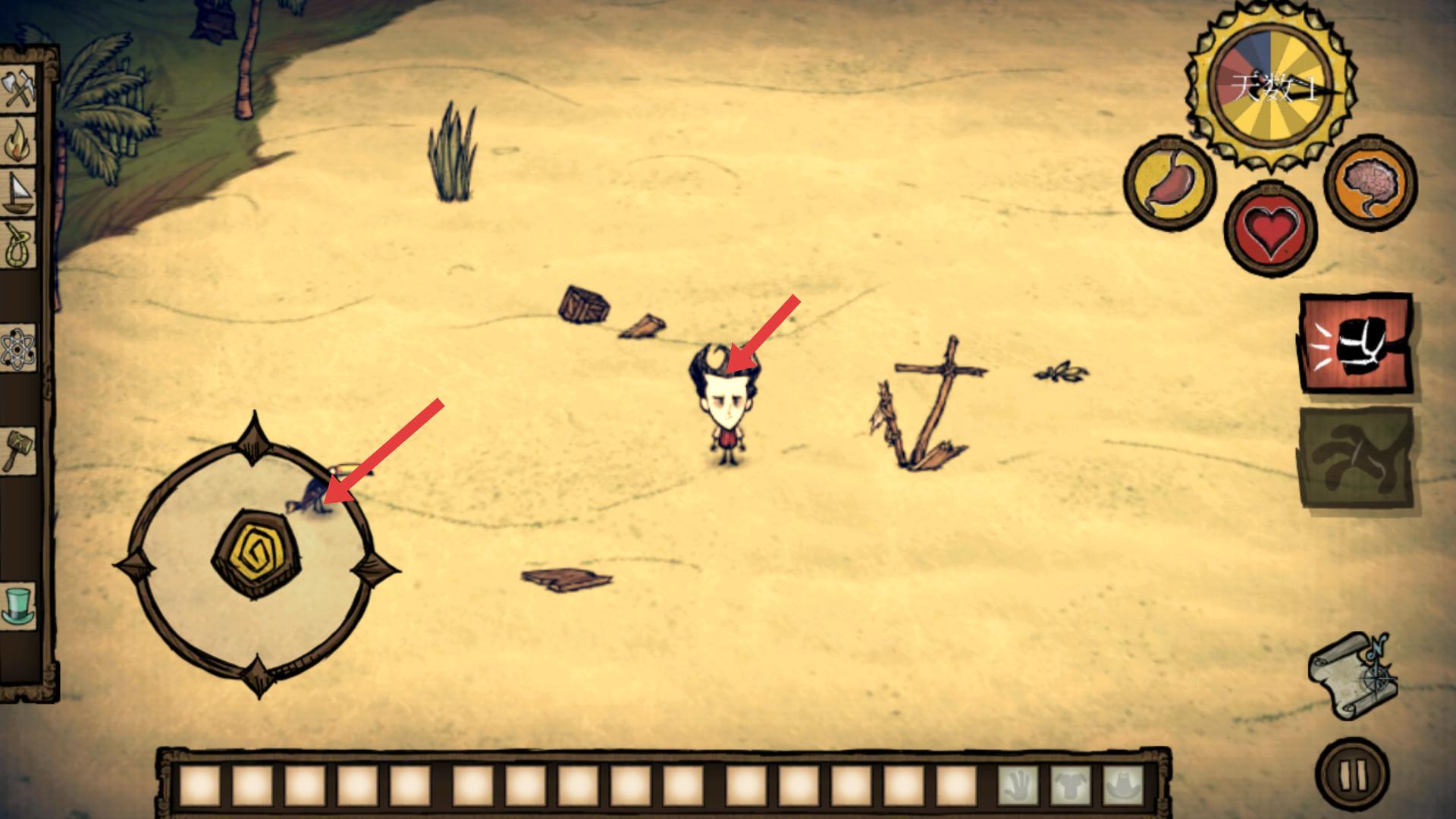Image resolution: width=1456 pixels, height=819 pixels.
Task: Tap the greyed-out hand action button
Action: click(x=1357, y=457)
